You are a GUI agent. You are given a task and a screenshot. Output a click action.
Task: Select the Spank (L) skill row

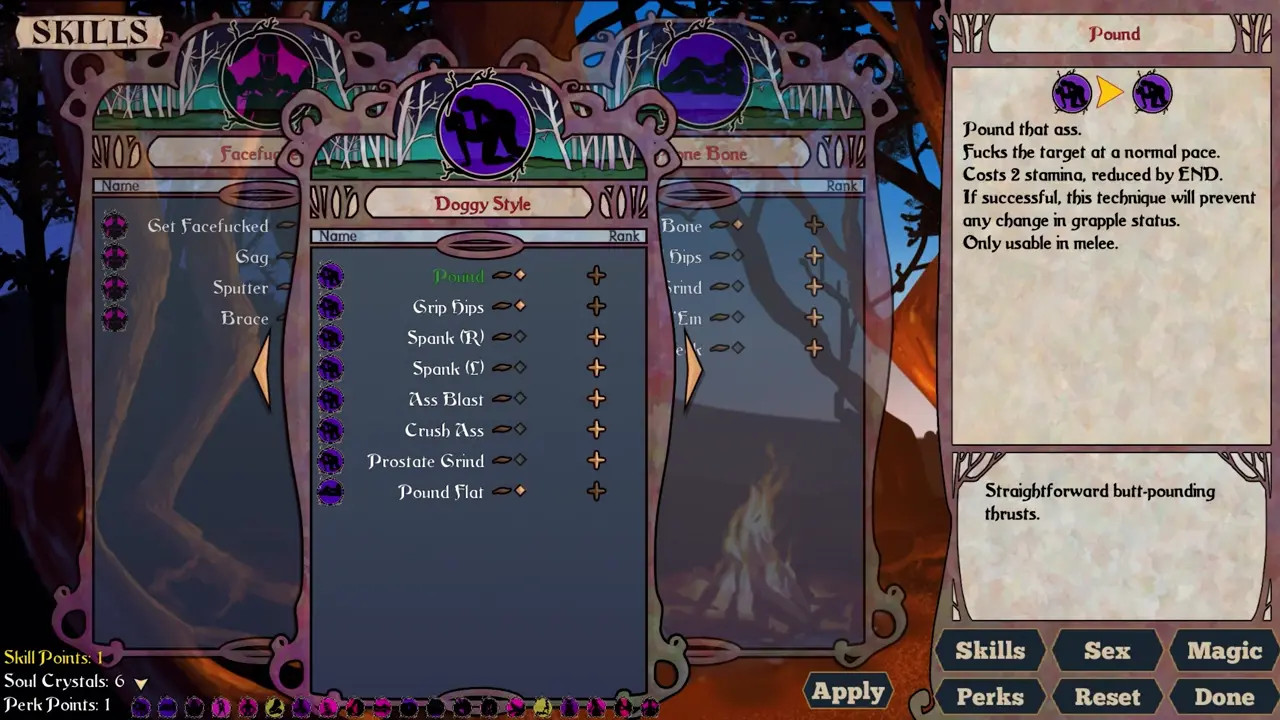[447, 369]
